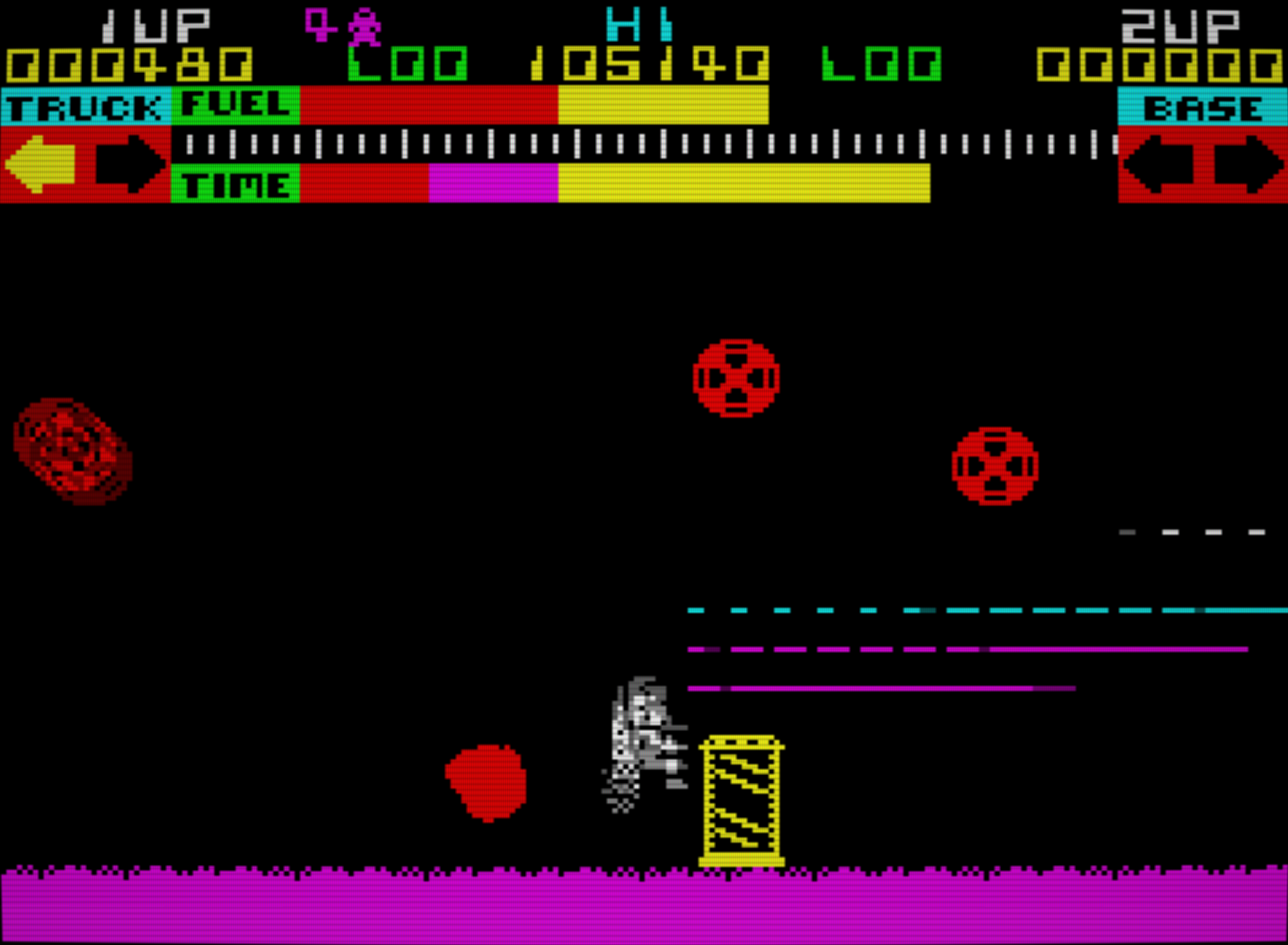1288x945 pixels.
Task: Click the black right arrow beside TRUCK
Action: pyautogui.click(x=130, y=164)
